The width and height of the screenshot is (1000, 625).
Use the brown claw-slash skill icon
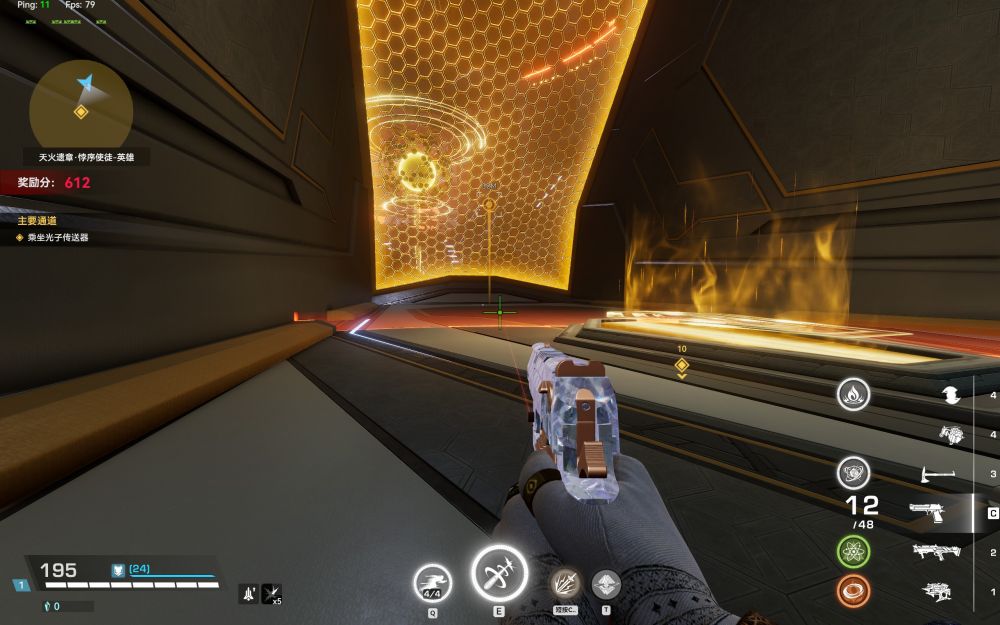(x=565, y=584)
